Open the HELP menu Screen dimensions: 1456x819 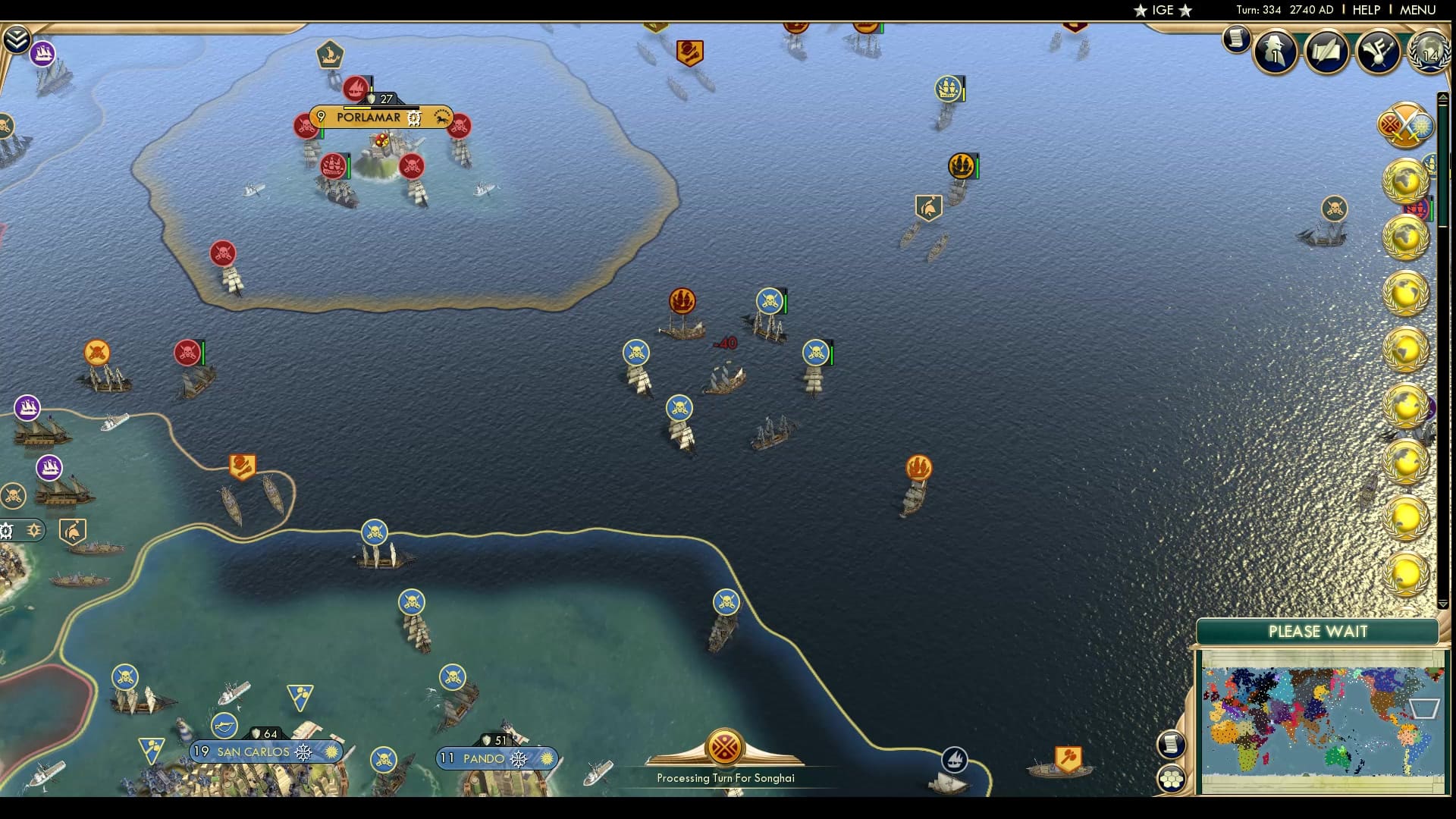pos(1365,10)
